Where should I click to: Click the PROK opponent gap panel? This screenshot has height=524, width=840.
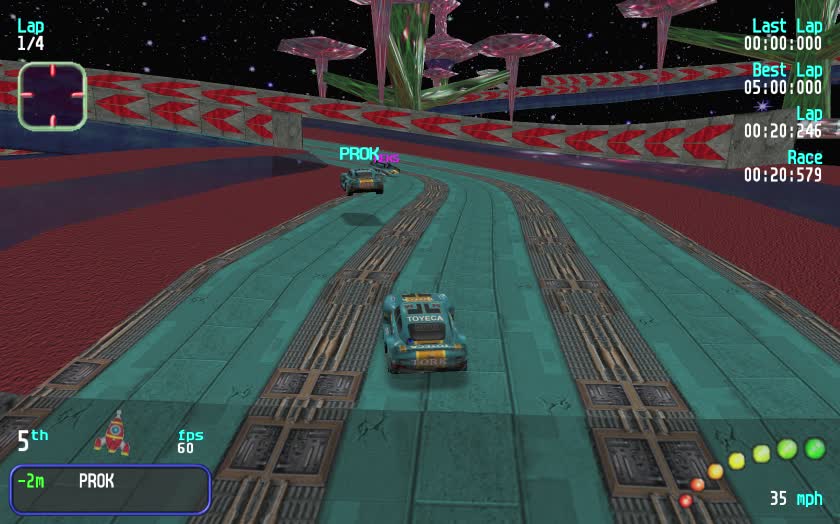[110, 488]
